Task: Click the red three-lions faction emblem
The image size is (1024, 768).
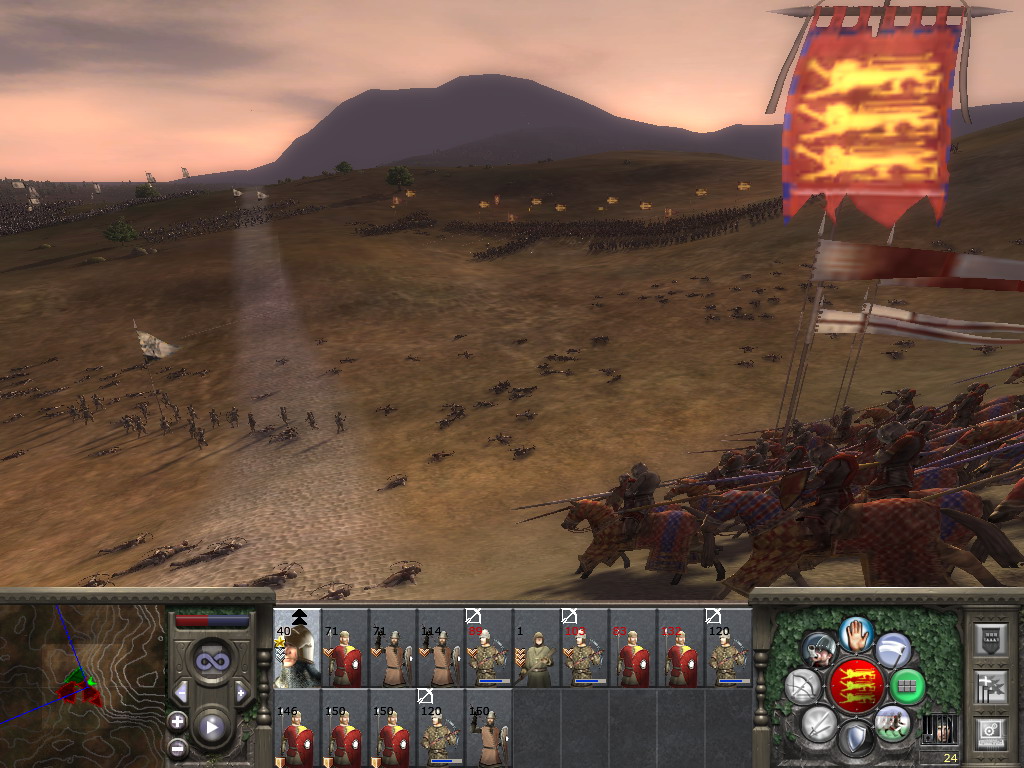Action: point(855,686)
